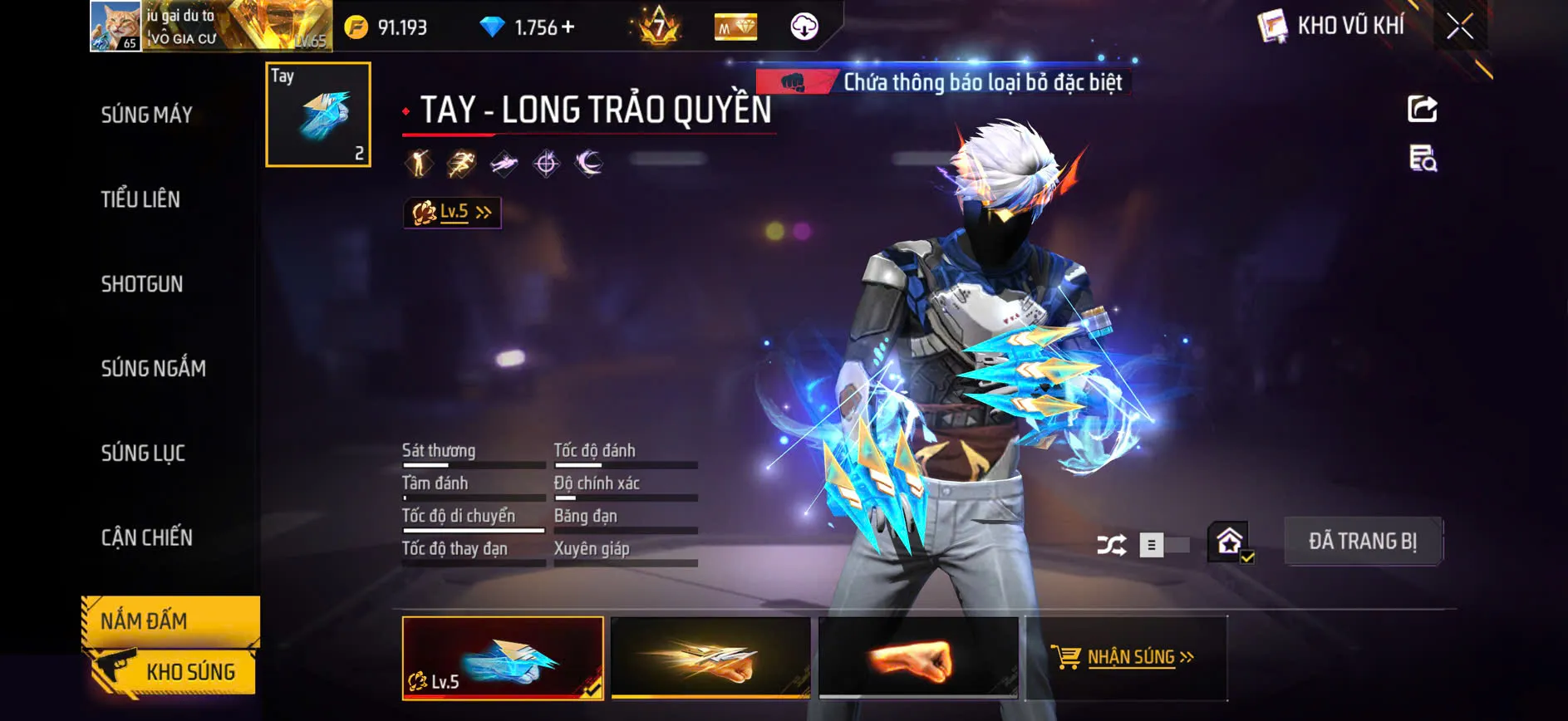Screen dimensions: 1568x721
Task: Click the cloud download icon in top bar
Action: click(802, 27)
